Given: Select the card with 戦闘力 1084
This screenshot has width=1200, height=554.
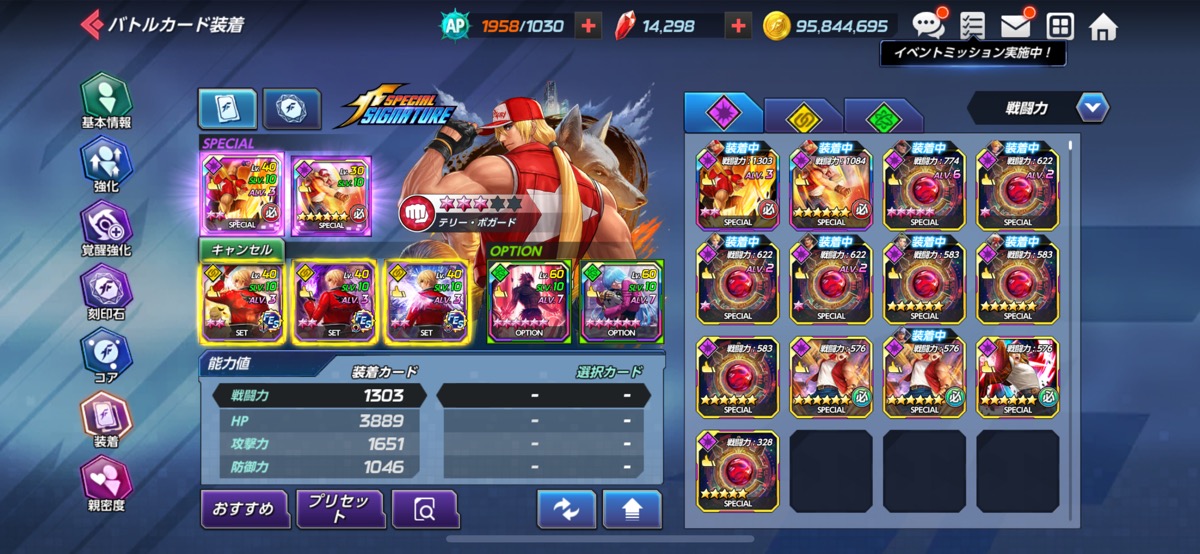Looking at the screenshot, I should click(831, 184).
